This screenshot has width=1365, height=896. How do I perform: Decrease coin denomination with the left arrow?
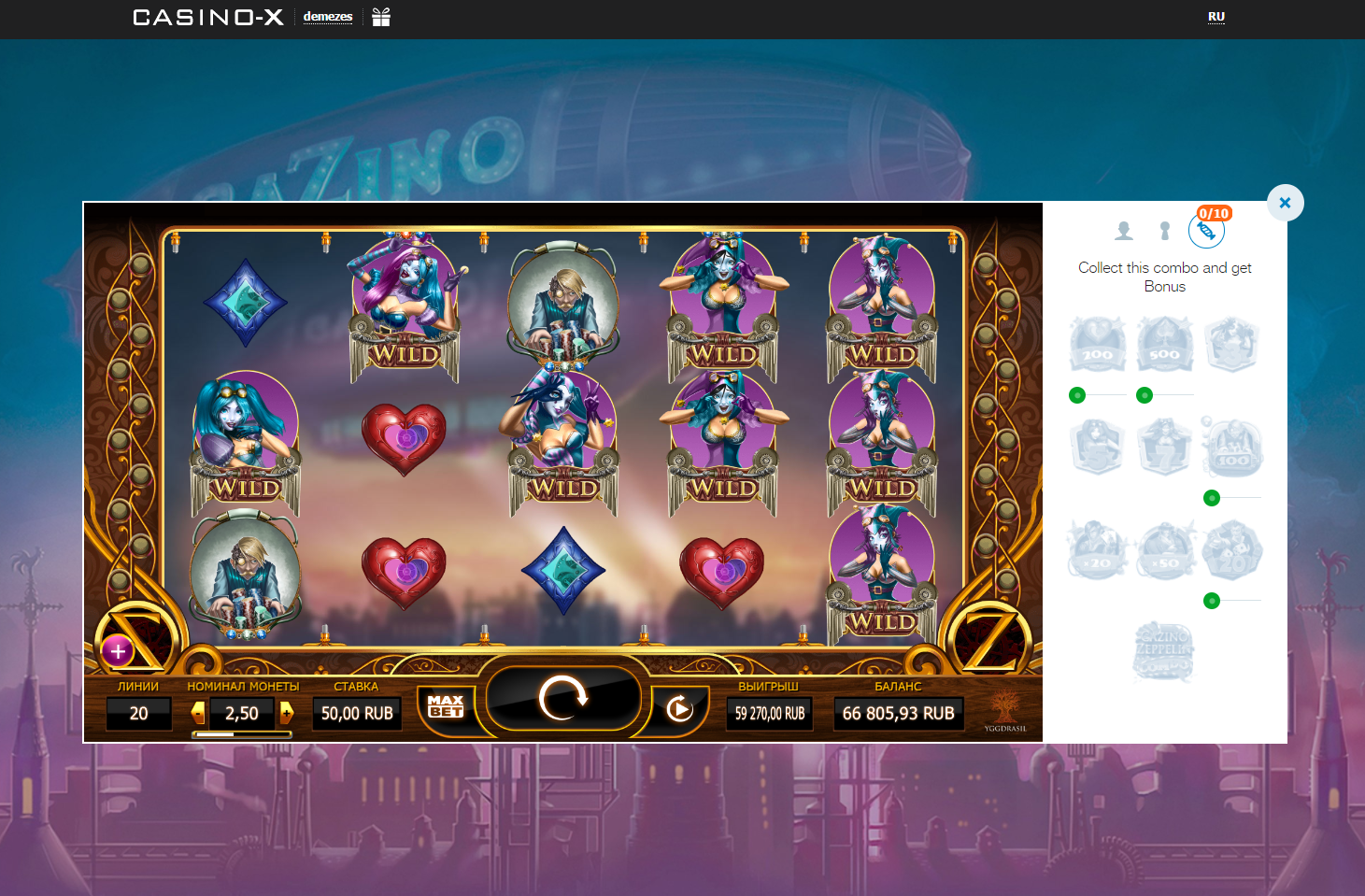[x=197, y=713]
